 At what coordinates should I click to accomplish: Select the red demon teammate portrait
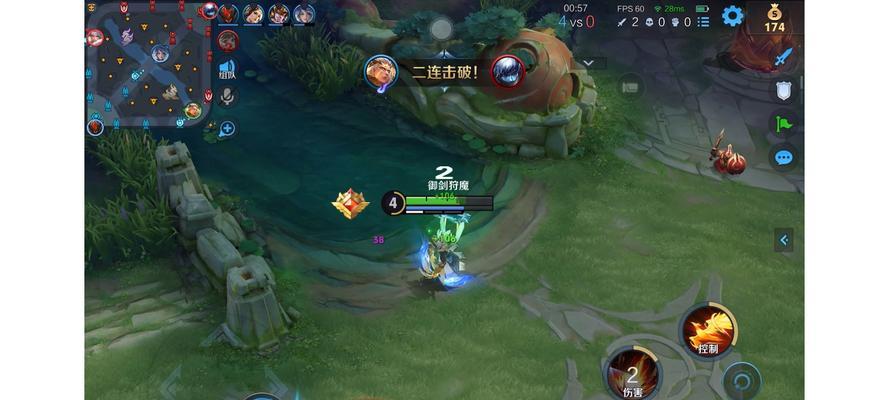231,13
